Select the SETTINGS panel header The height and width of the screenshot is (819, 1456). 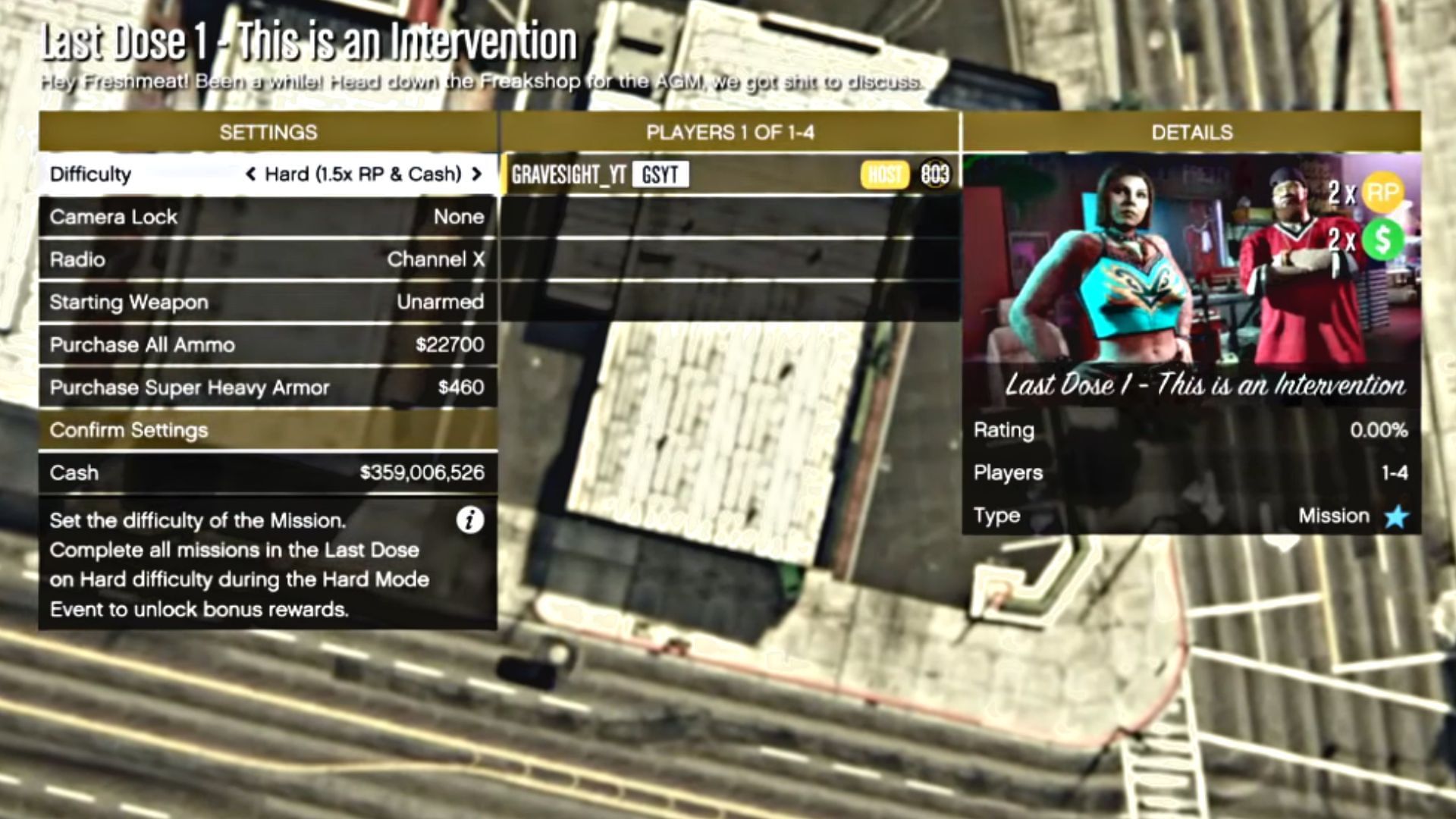coord(269,132)
